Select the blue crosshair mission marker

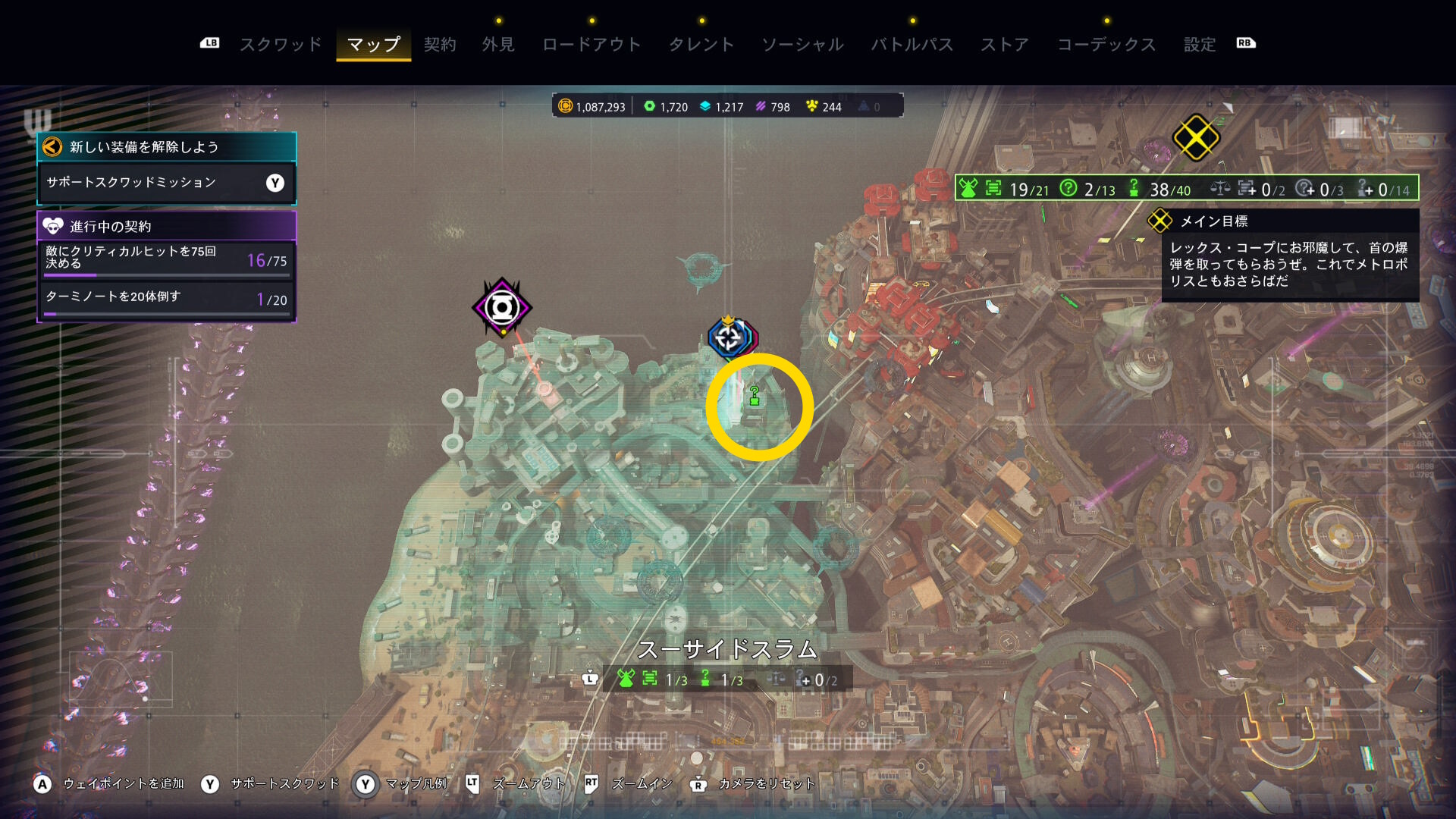point(729,337)
